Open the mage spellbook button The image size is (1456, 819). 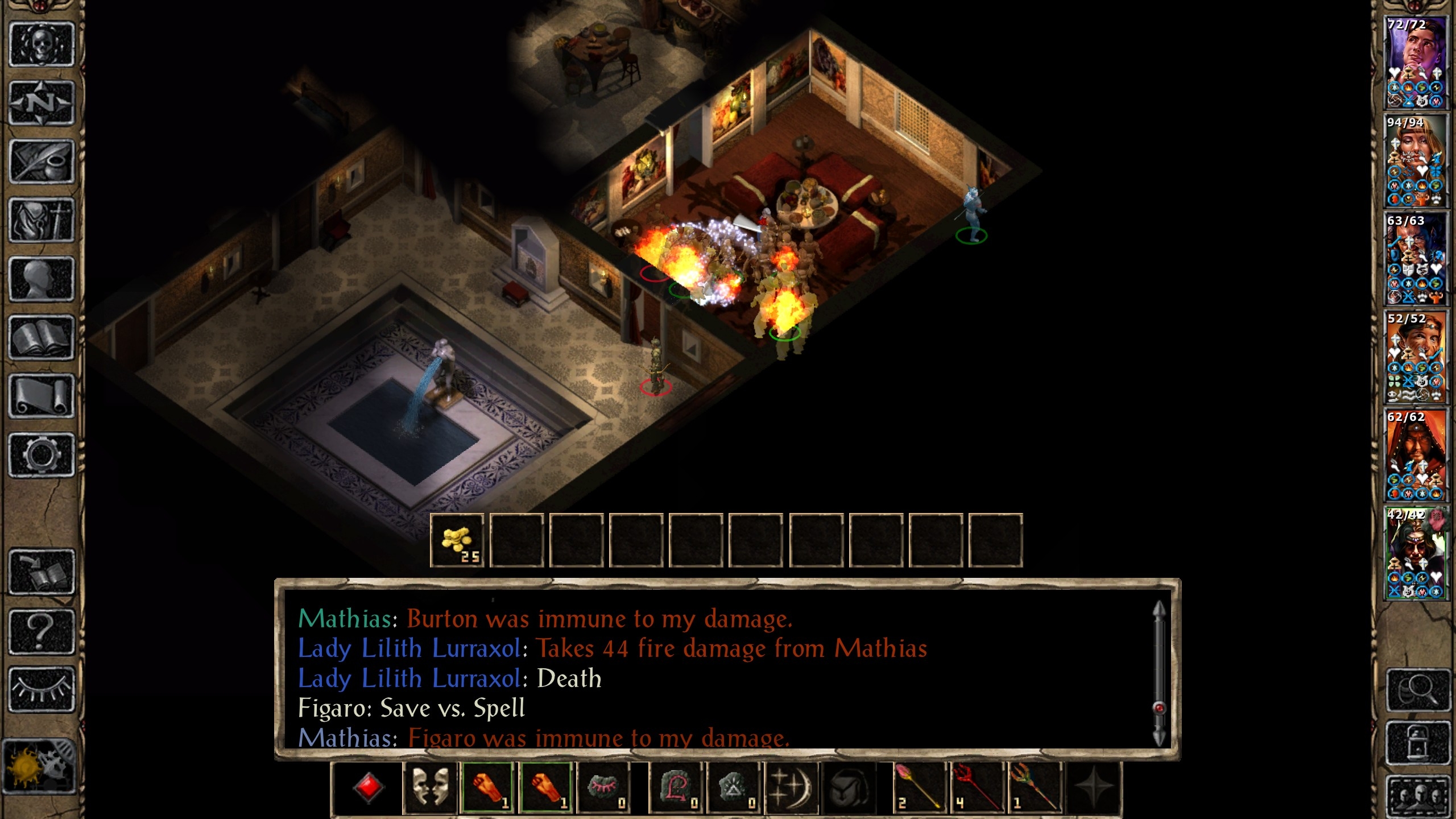(42, 338)
